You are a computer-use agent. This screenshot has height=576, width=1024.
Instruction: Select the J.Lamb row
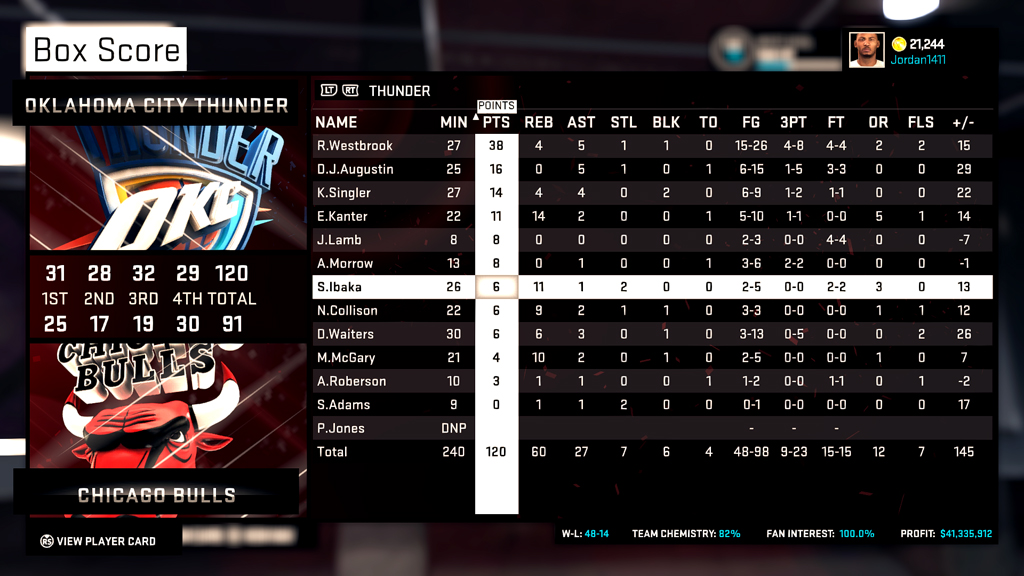tap(338, 240)
